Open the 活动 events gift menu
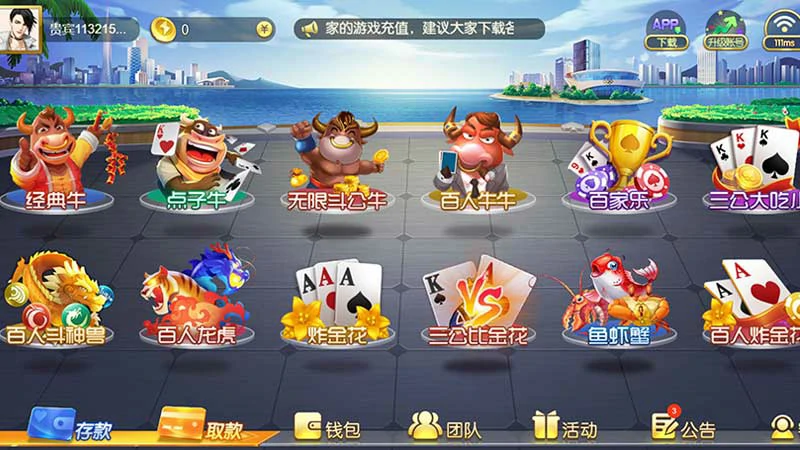The width and height of the screenshot is (800, 450). click(x=565, y=428)
